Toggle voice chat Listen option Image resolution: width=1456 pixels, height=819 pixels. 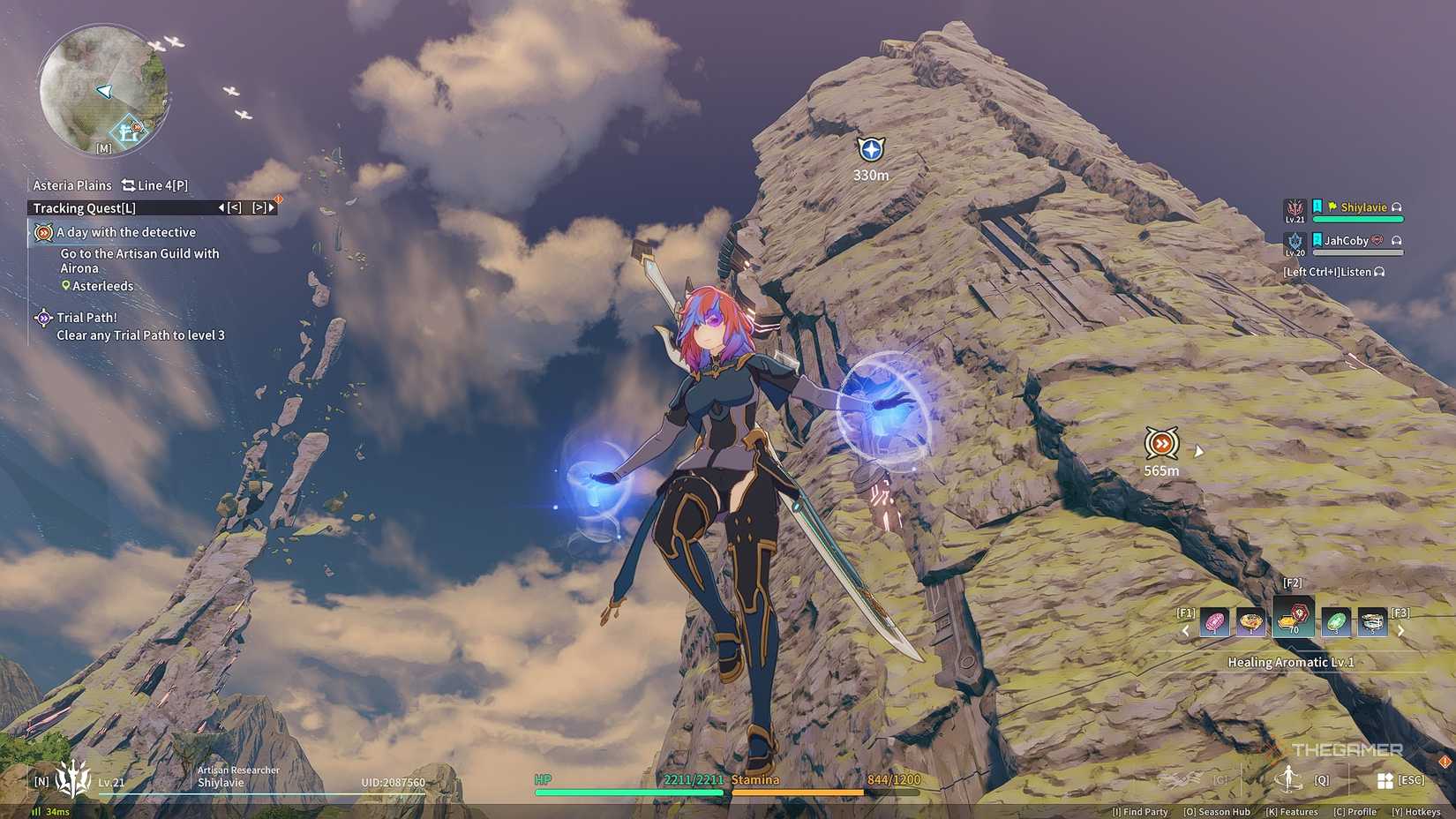(x=1333, y=272)
